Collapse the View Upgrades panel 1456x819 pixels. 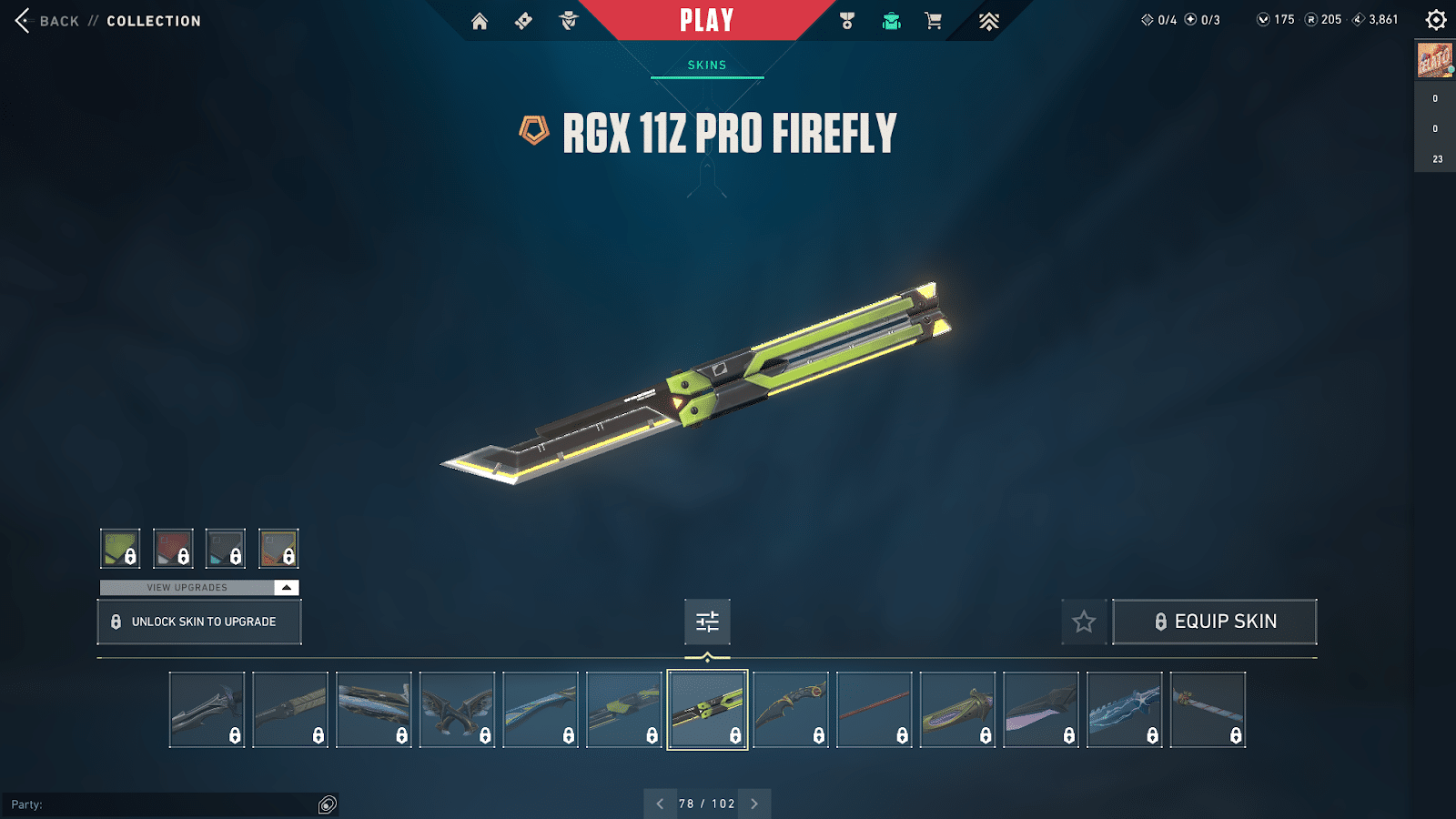tap(288, 587)
